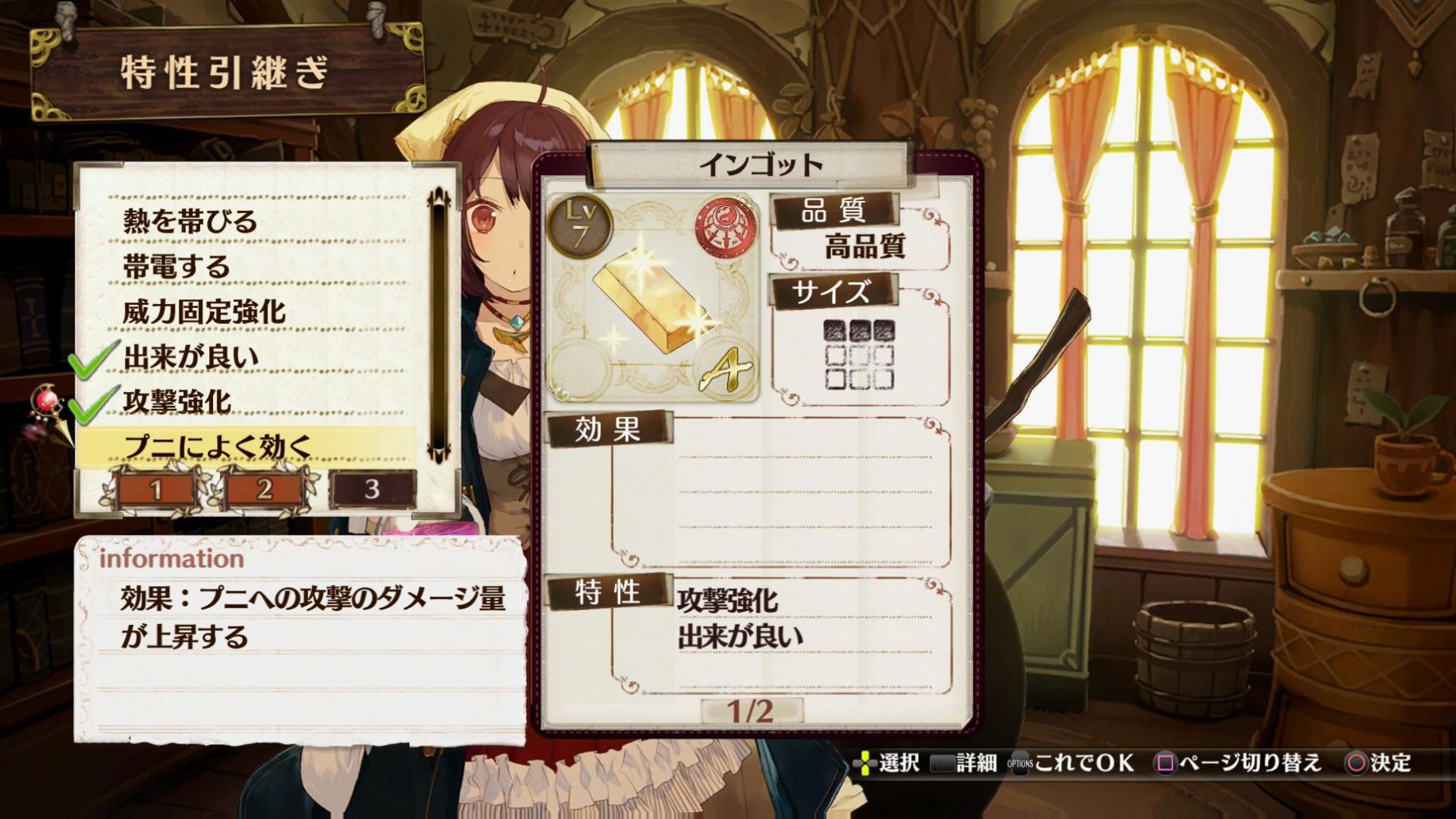Select the highlighted プニによく効く trait

point(218,447)
